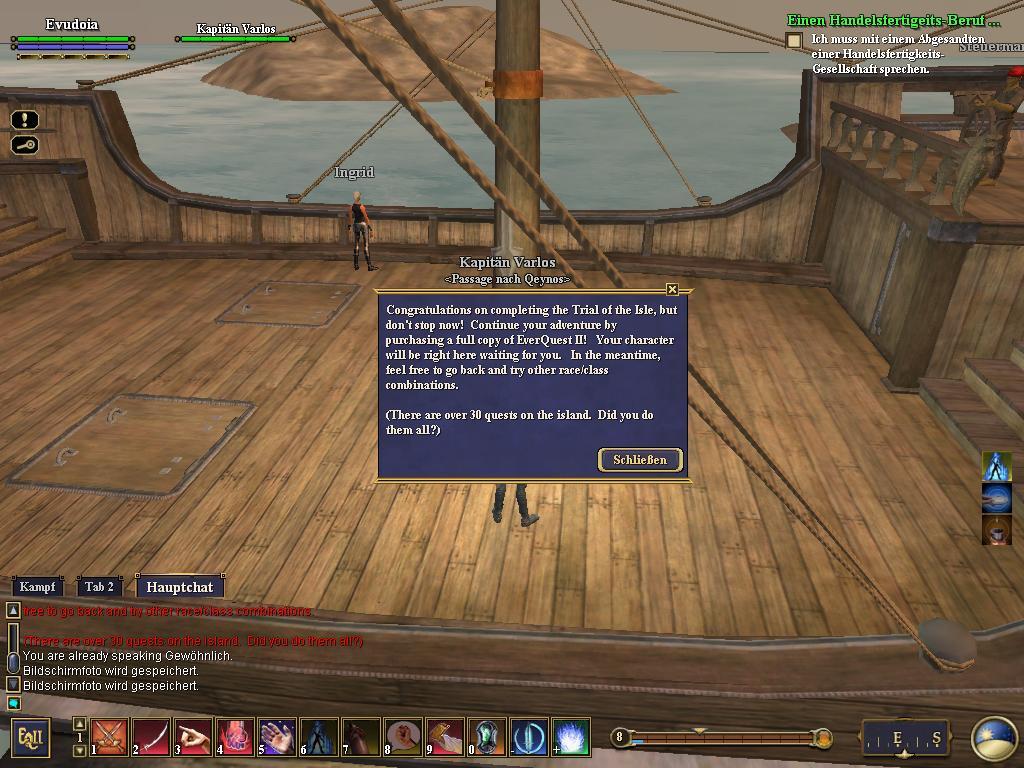Toggle the quest objective checkbox in the tracker
This screenshot has width=1024, height=768.
tap(794, 40)
